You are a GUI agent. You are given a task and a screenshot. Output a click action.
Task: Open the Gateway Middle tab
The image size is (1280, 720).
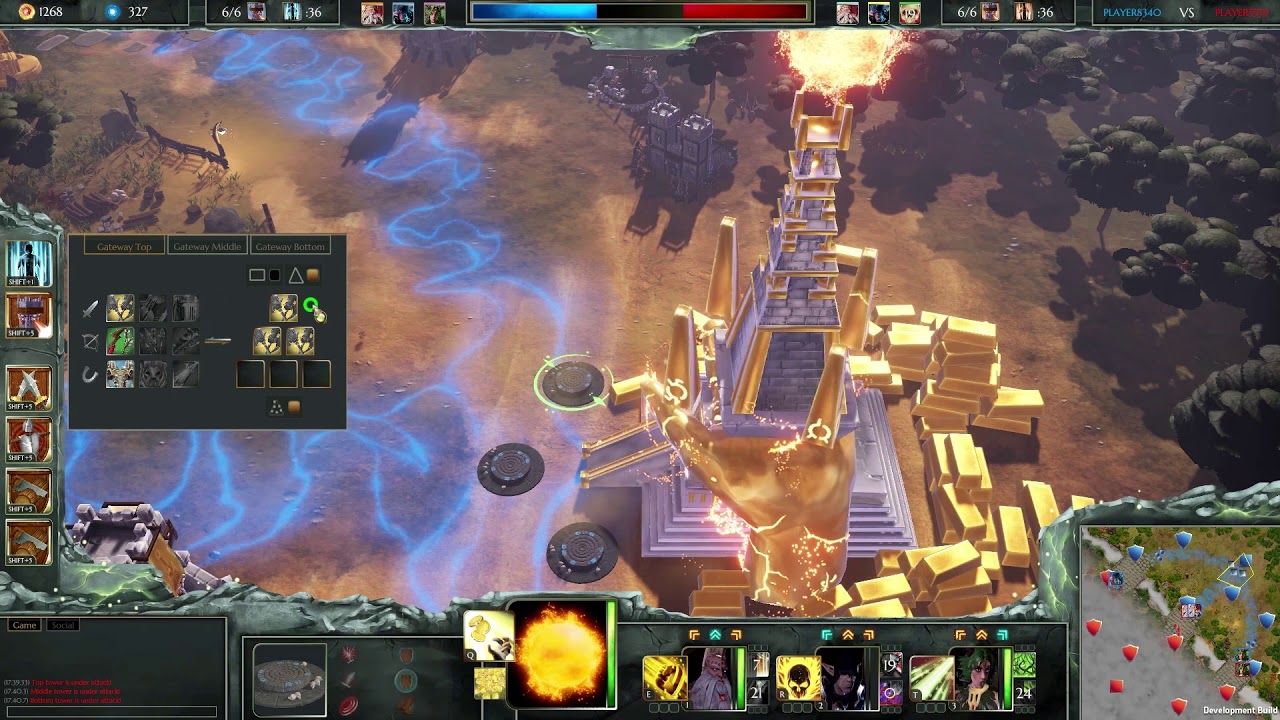[x=207, y=247]
